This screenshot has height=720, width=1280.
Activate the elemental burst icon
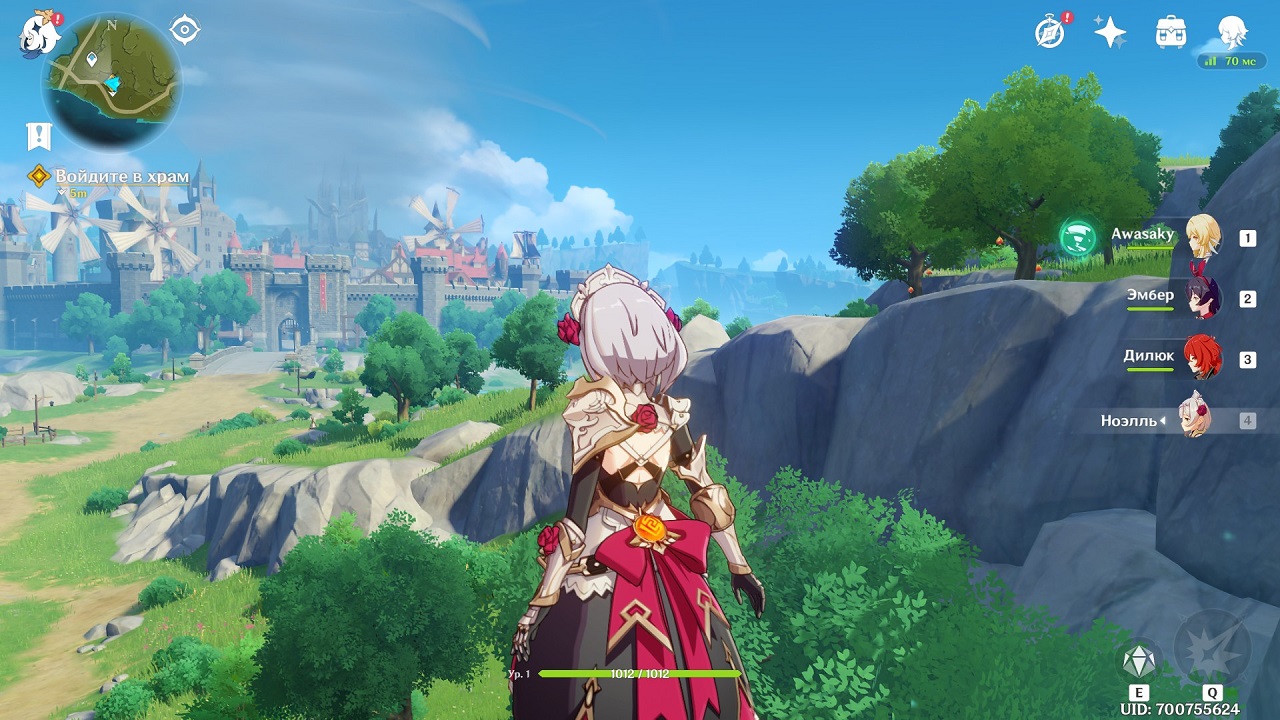point(1212,649)
